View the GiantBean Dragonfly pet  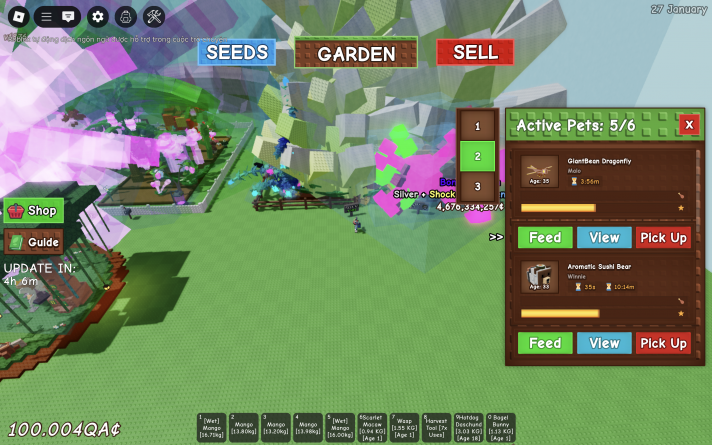[x=604, y=237]
